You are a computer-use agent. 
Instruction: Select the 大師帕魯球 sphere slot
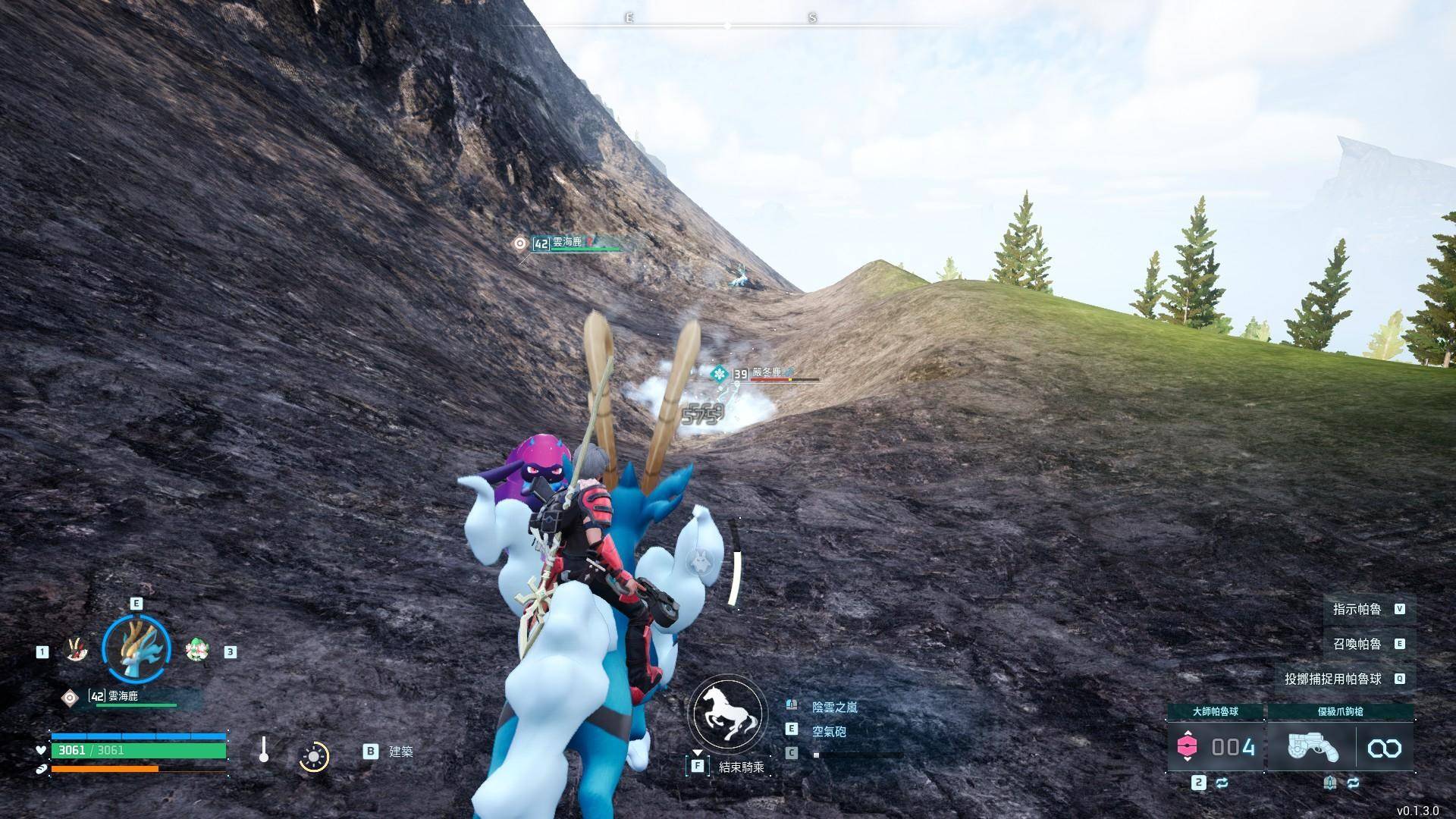point(1216,747)
